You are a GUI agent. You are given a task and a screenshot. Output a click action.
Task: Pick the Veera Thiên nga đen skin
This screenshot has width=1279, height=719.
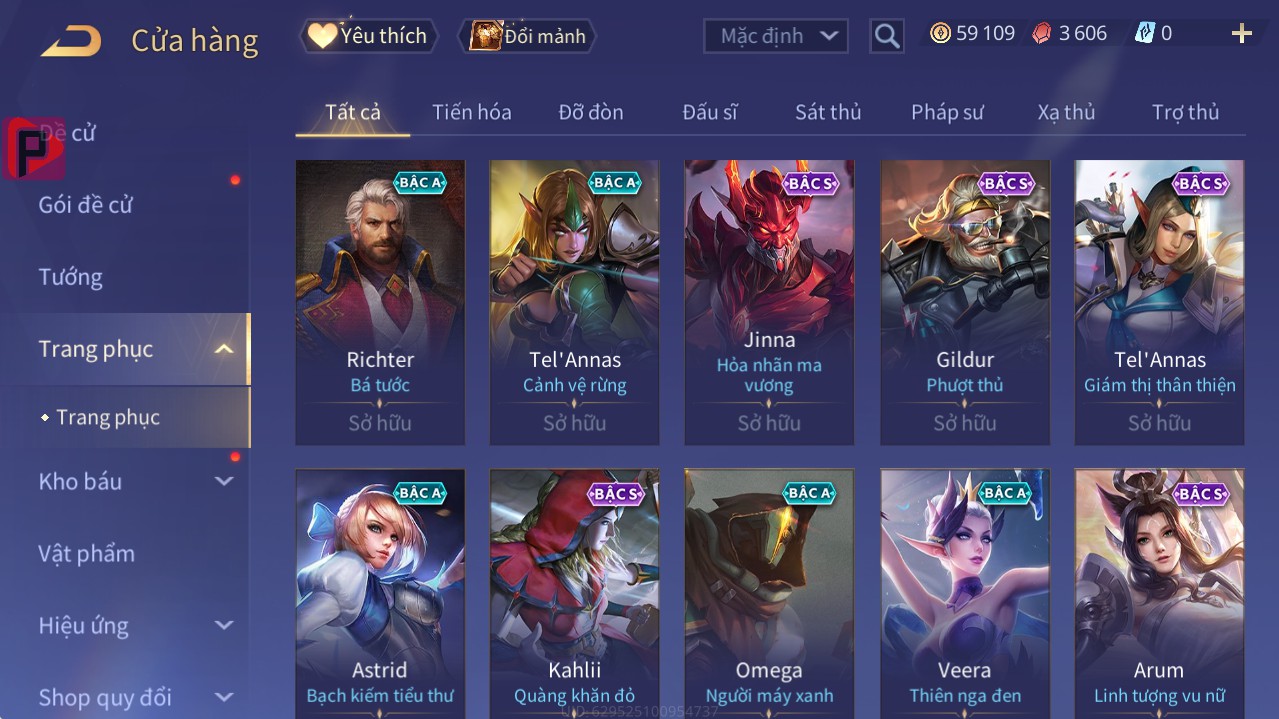(x=964, y=592)
